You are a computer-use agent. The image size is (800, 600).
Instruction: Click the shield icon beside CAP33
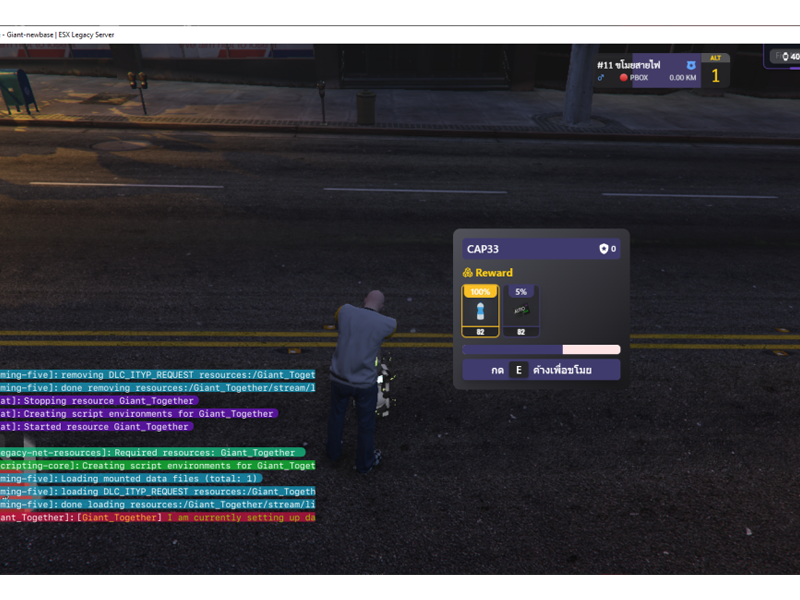[x=604, y=249]
